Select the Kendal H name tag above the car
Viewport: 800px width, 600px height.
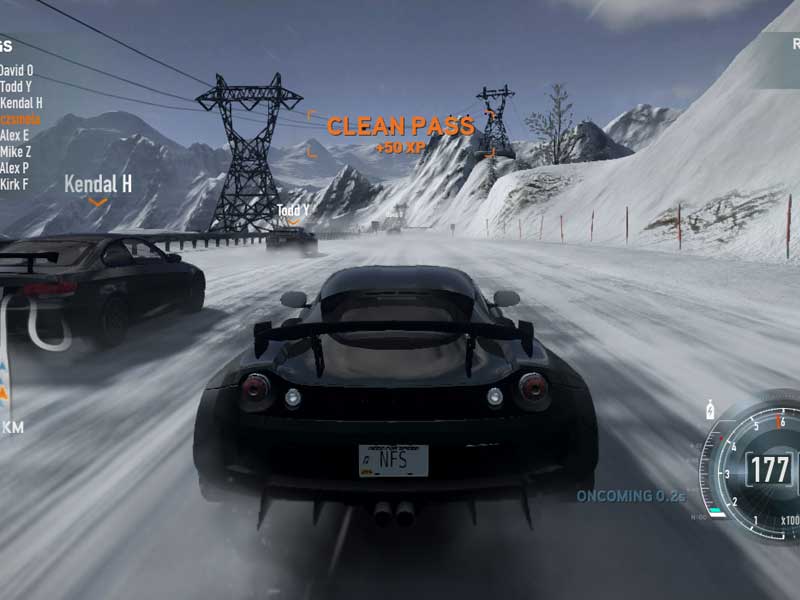(98, 184)
